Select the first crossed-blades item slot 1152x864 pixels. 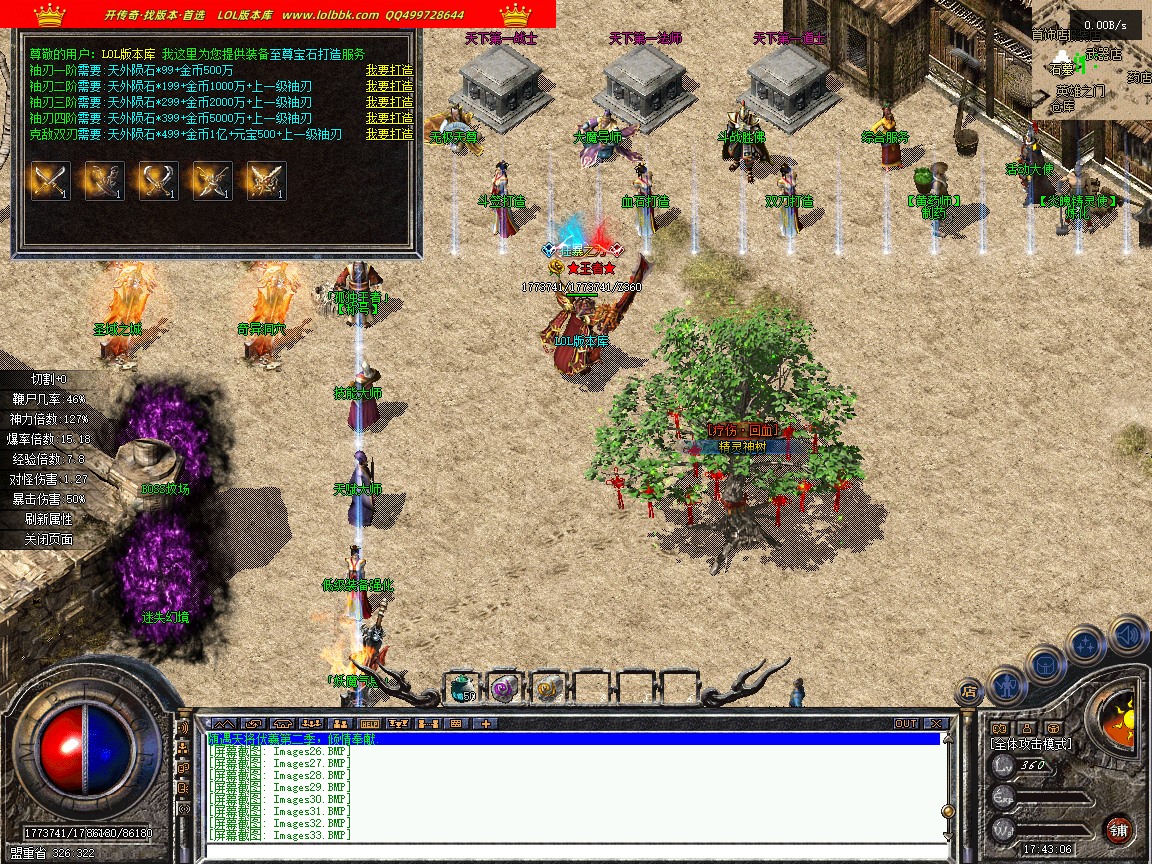pos(50,181)
